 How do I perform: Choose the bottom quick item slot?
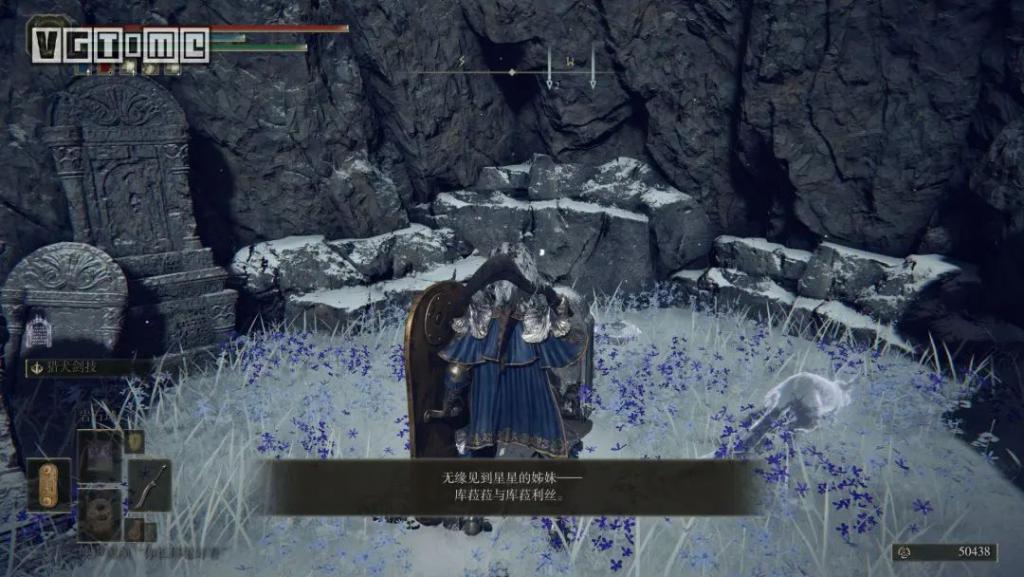point(100,513)
